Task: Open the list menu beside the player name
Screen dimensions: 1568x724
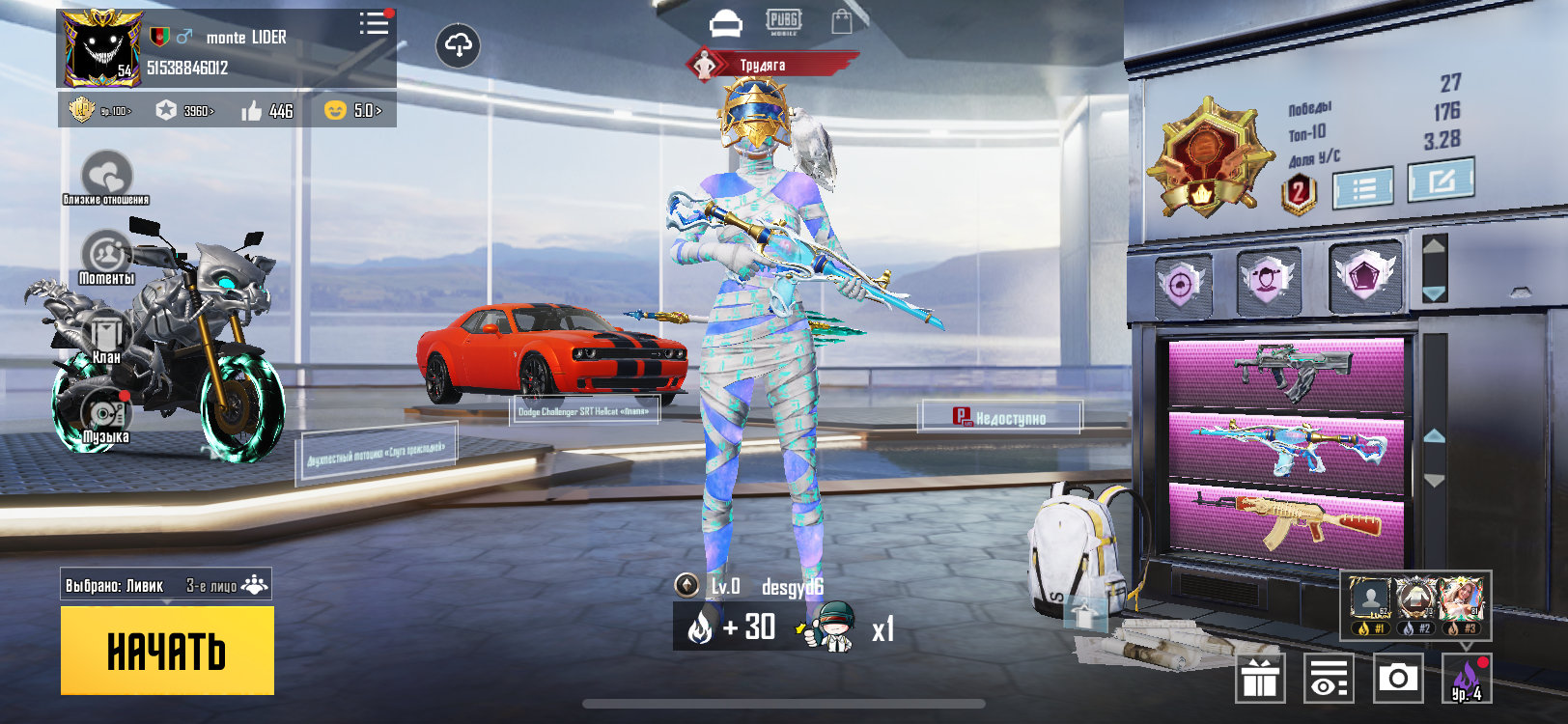Action: pos(374,24)
